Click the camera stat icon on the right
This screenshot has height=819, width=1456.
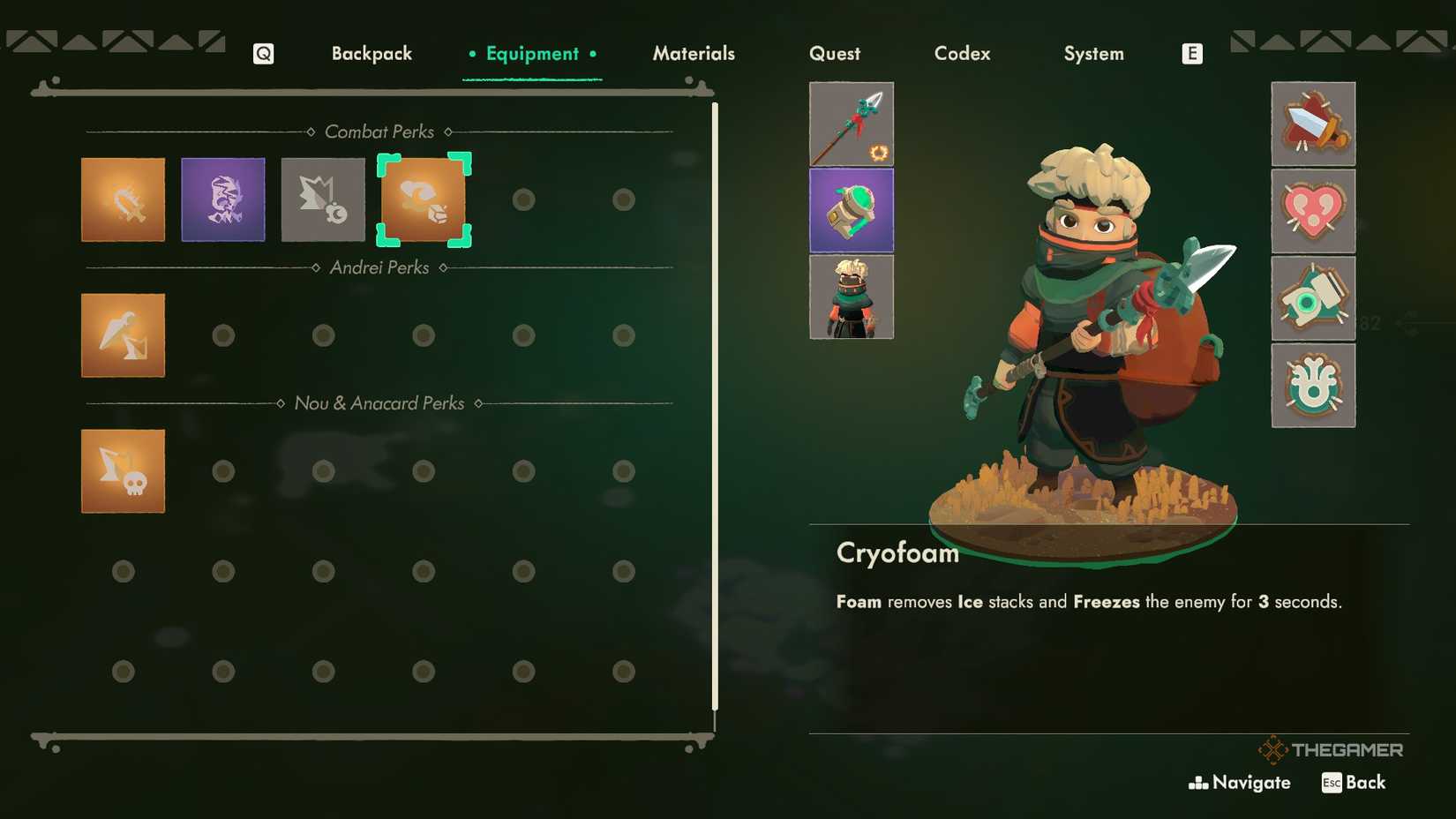coord(1313,298)
